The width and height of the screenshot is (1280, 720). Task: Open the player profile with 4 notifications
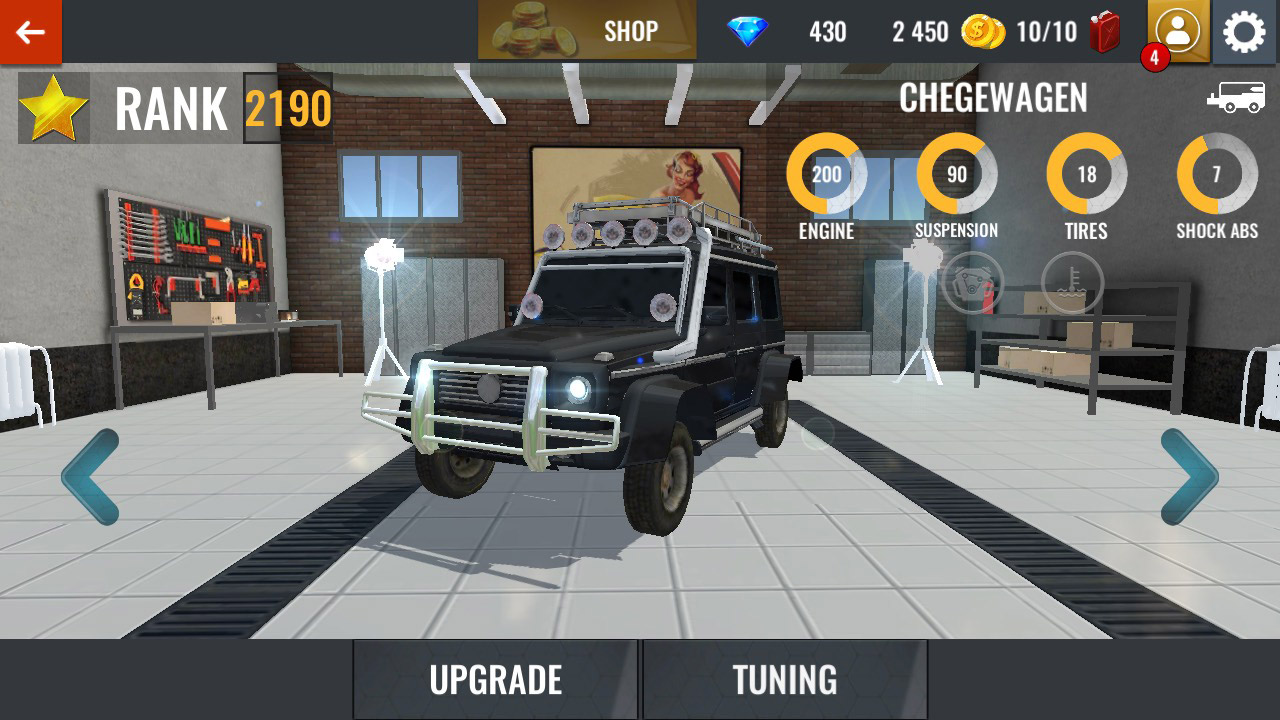click(1180, 31)
